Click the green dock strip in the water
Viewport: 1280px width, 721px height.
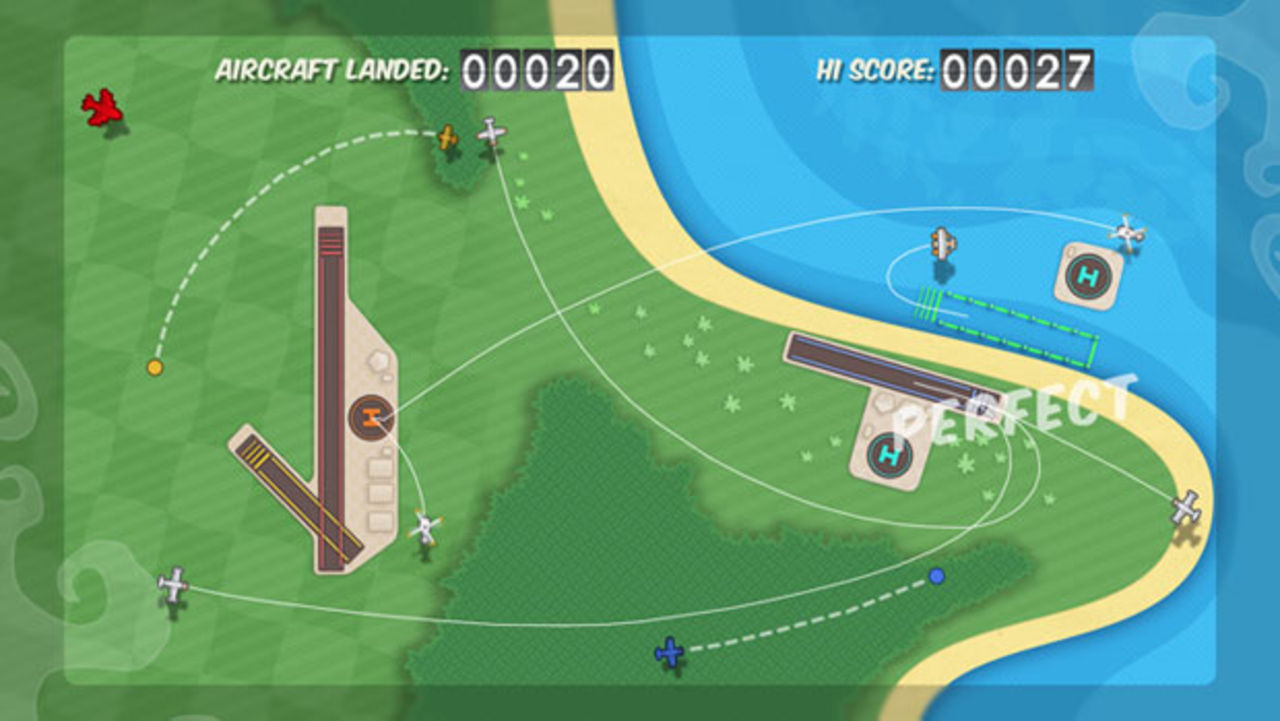[1000, 320]
